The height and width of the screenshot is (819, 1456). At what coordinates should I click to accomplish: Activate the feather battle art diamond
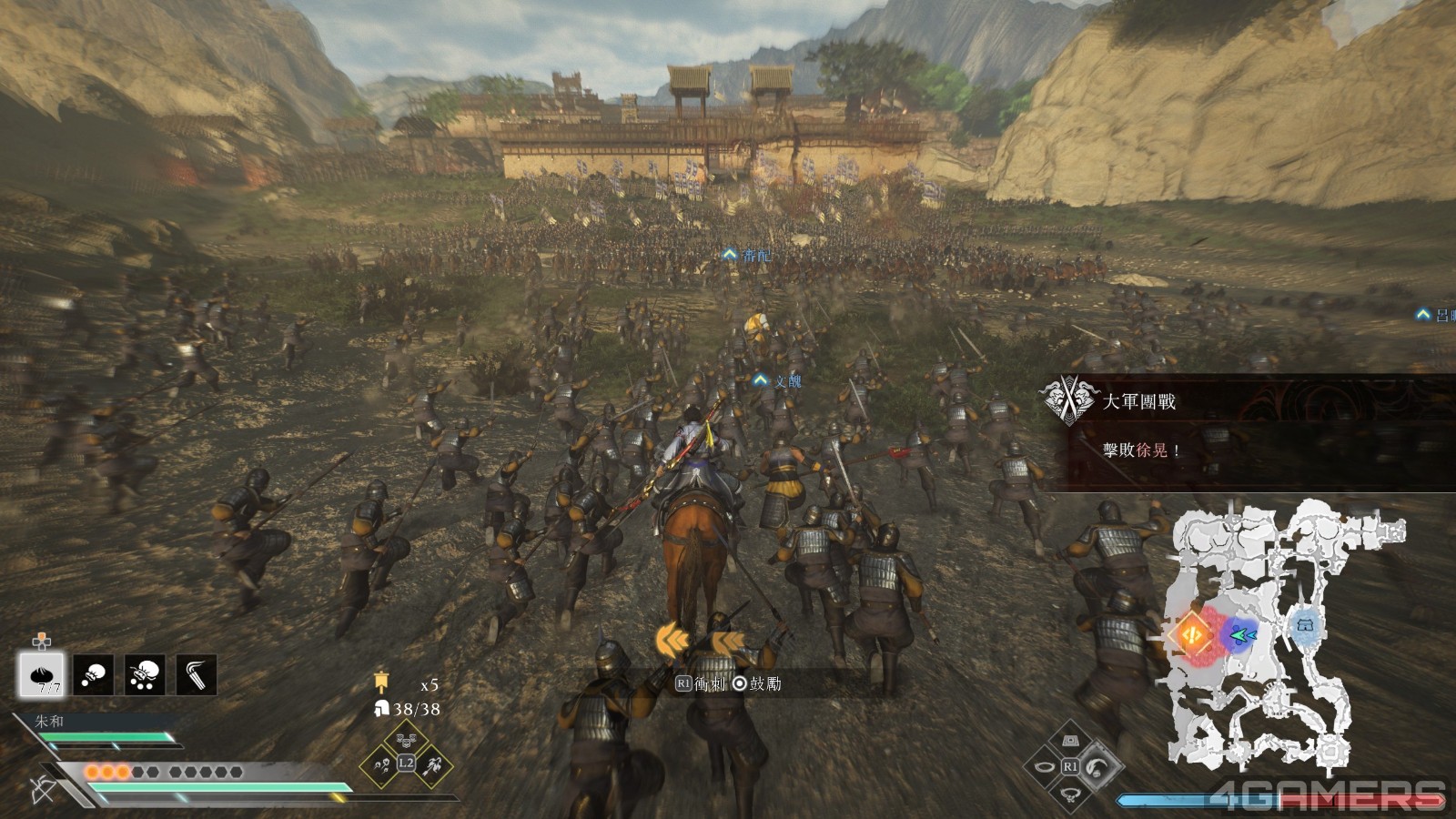[1098, 765]
